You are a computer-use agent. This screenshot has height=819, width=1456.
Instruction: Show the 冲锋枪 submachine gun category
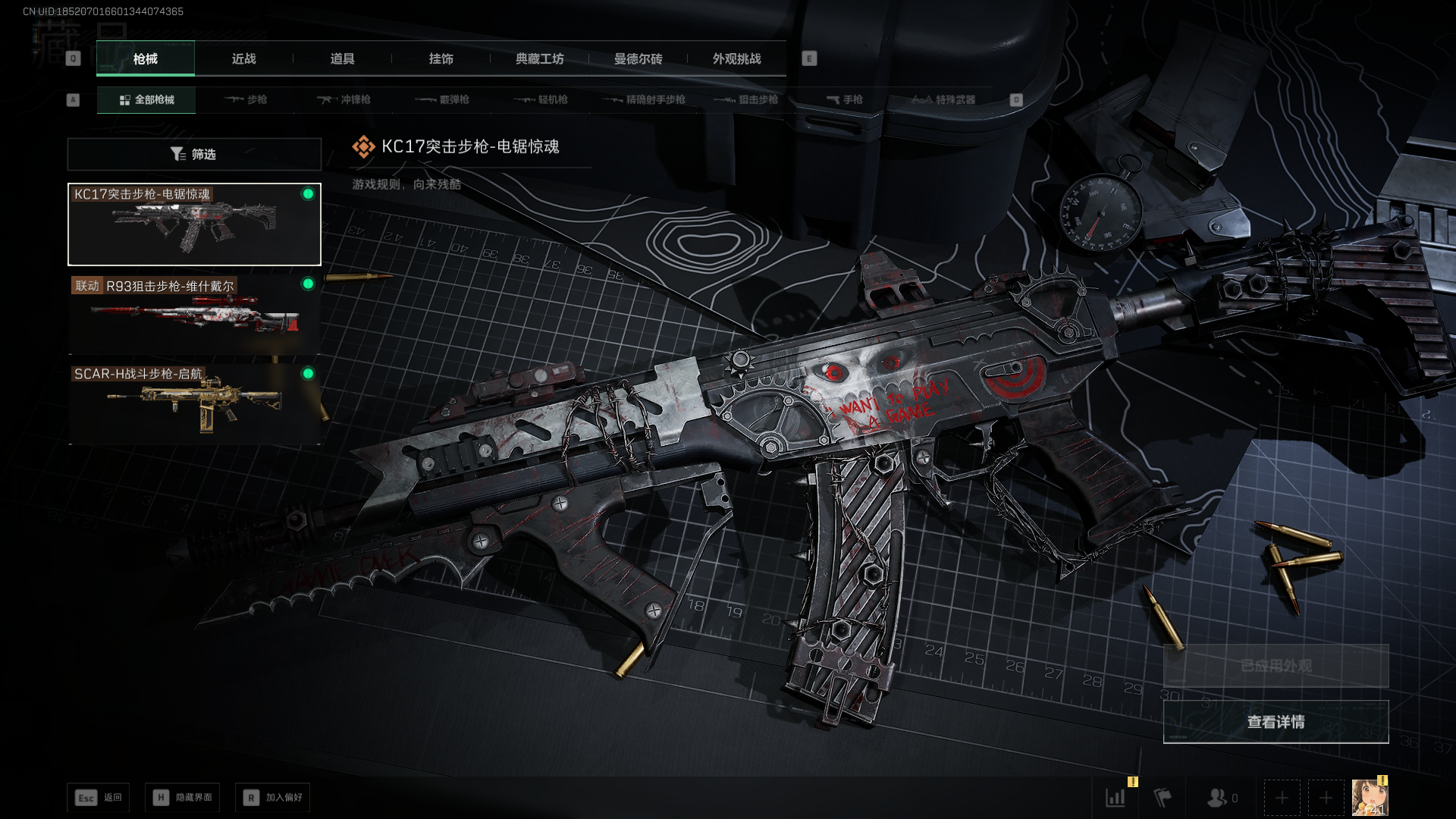click(344, 100)
